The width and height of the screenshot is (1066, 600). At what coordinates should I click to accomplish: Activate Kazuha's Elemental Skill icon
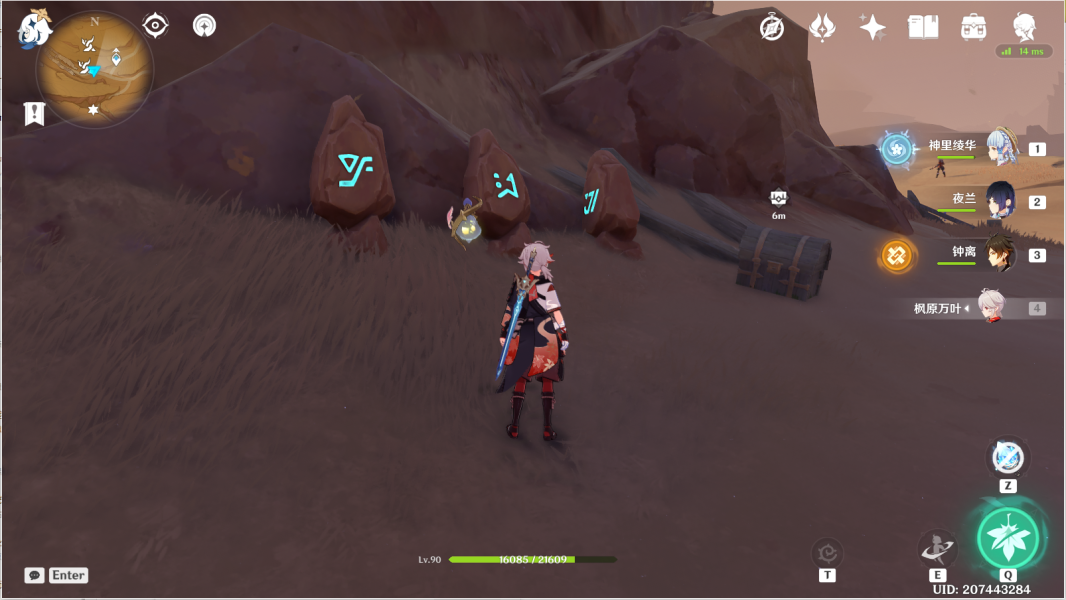click(x=937, y=547)
